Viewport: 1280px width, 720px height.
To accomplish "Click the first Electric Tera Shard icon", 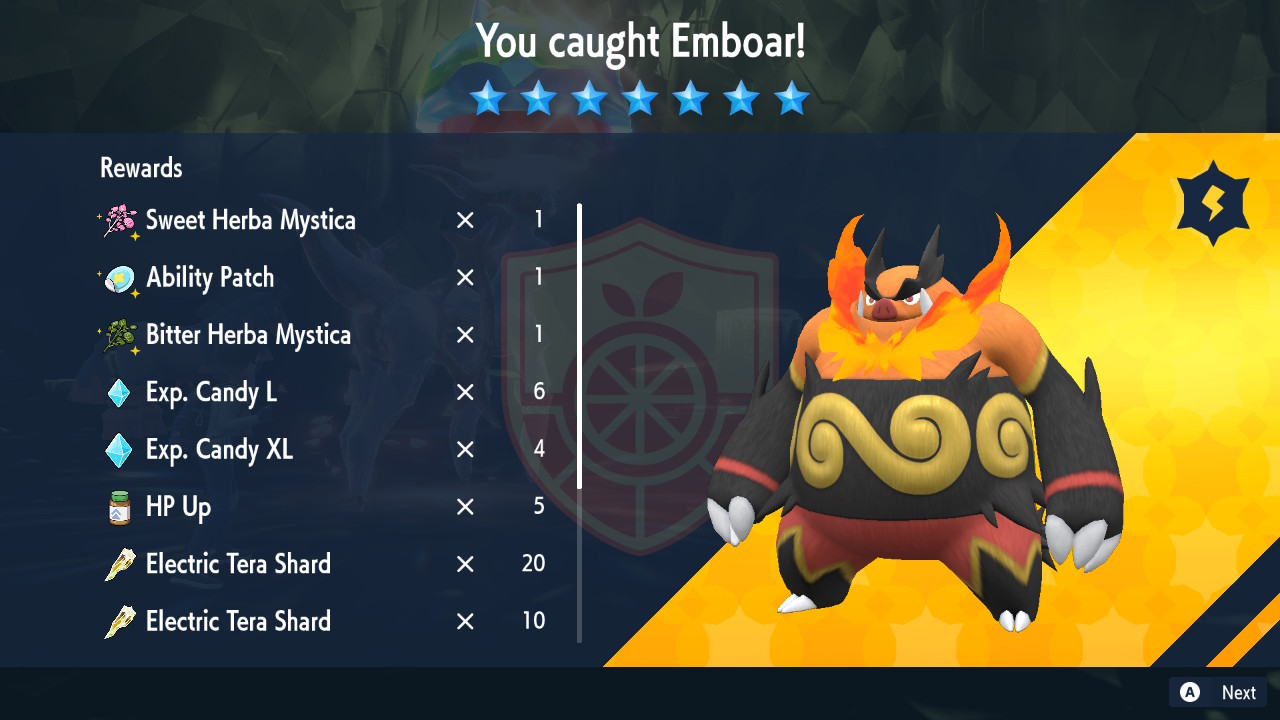I will 121,564.
